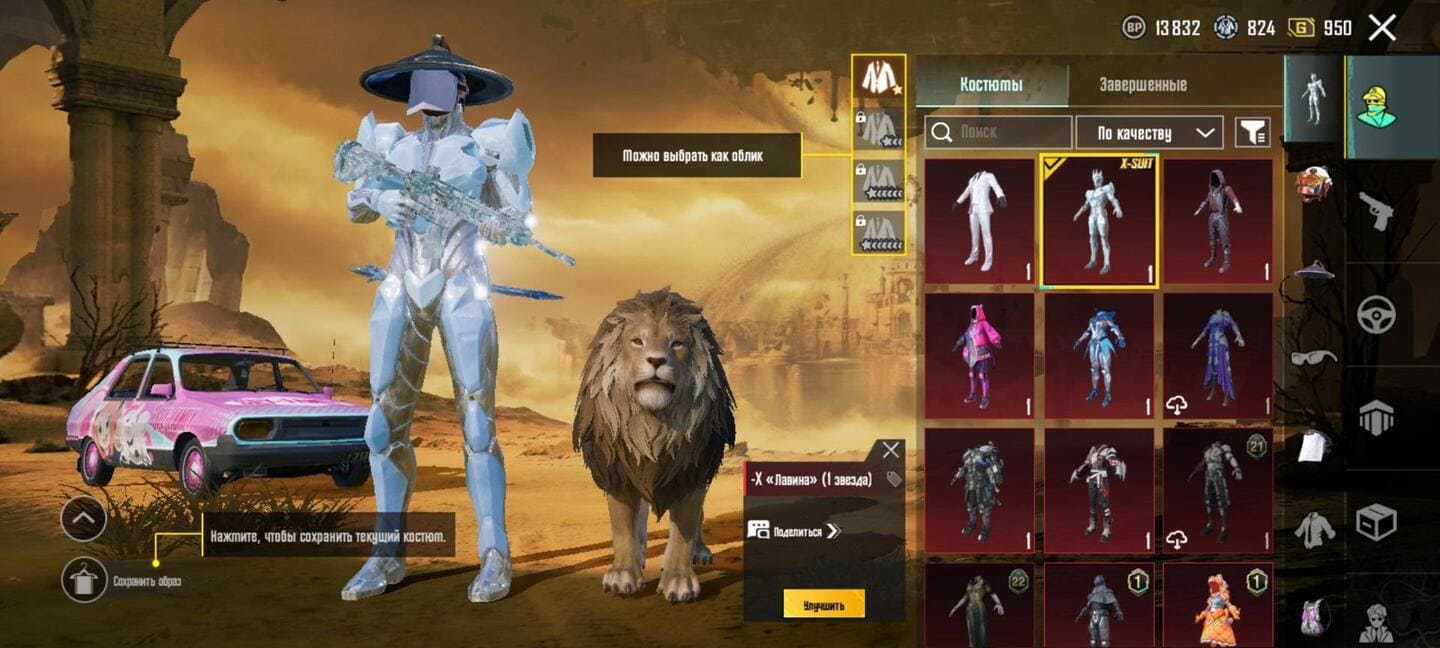Image resolution: width=1440 pixels, height=648 pixels.
Task: Choose the pink hooded outfit
Action: point(979,355)
